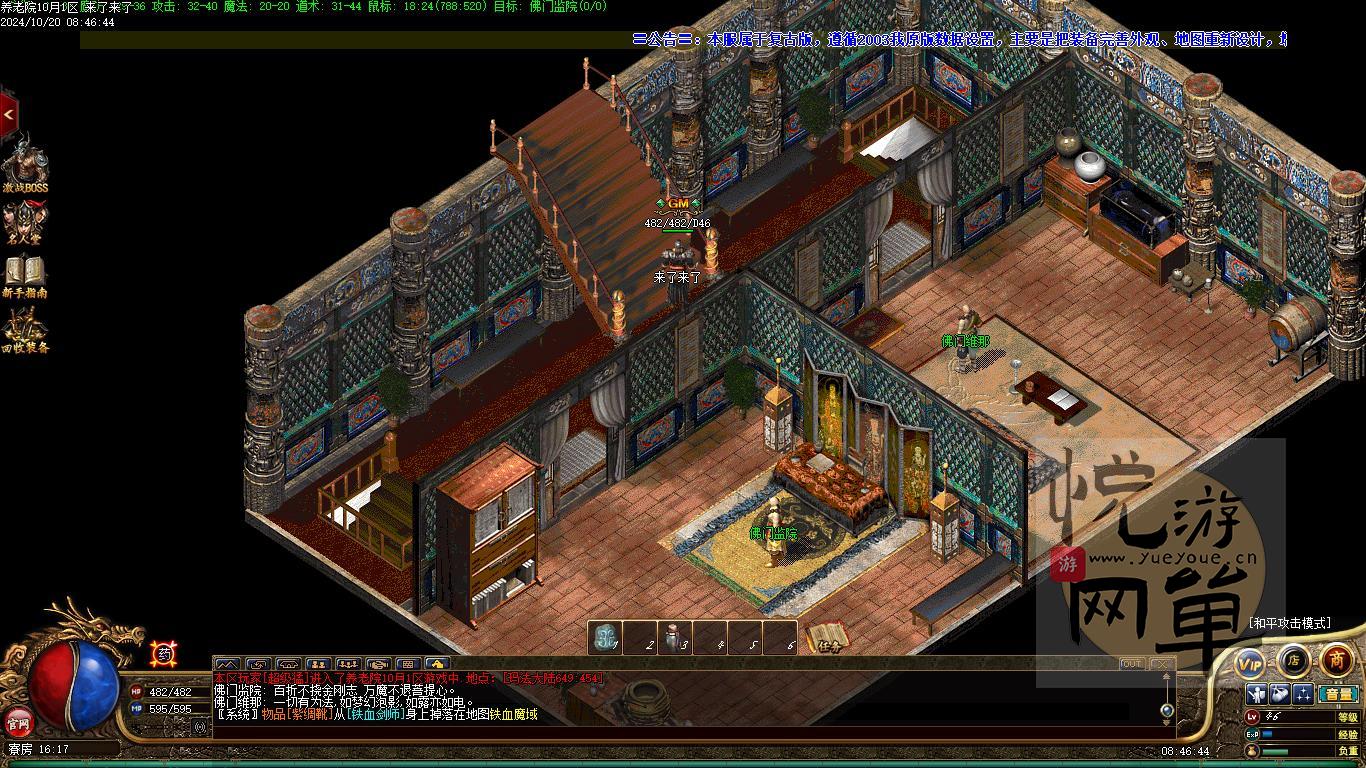Open the 店 shop button
The image size is (1366, 768).
[1293, 660]
